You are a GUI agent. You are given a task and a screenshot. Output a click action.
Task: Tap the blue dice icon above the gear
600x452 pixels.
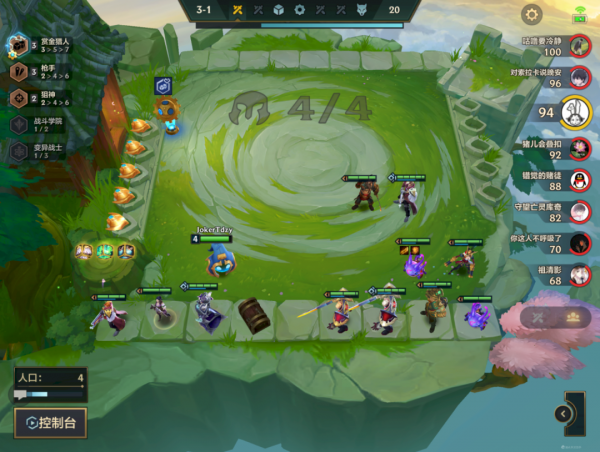click(x=162, y=86)
